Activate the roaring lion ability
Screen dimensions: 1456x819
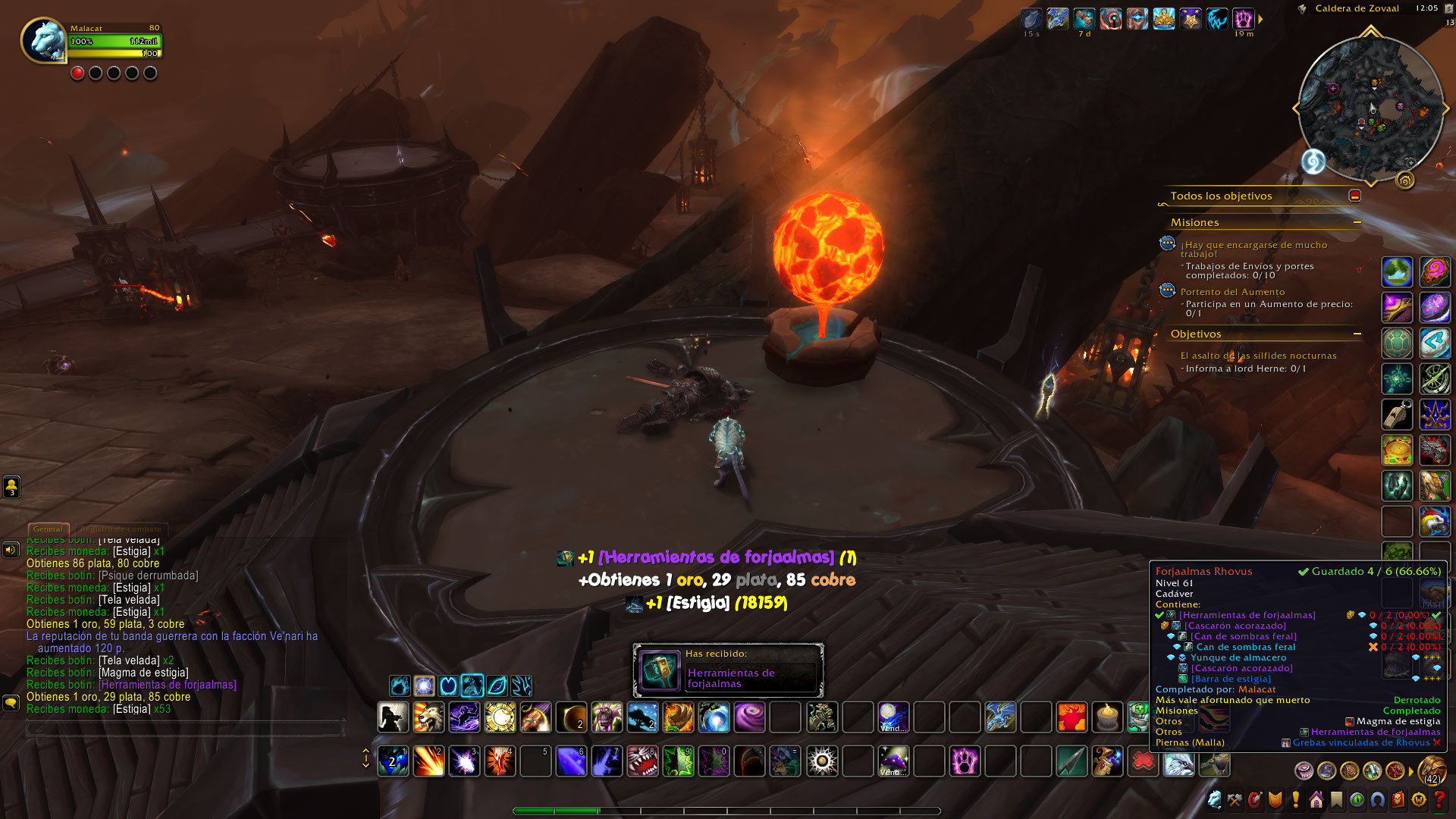click(x=428, y=717)
